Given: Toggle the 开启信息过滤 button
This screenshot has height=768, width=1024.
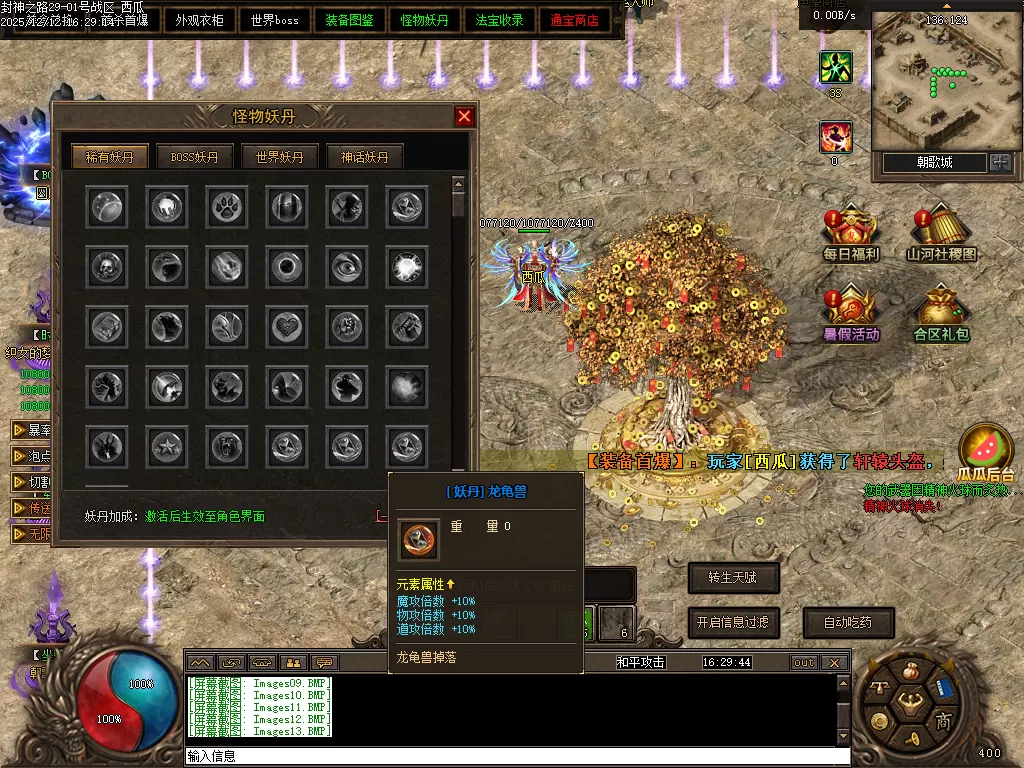Looking at the screenshot, I should click(x=733, y=622).
